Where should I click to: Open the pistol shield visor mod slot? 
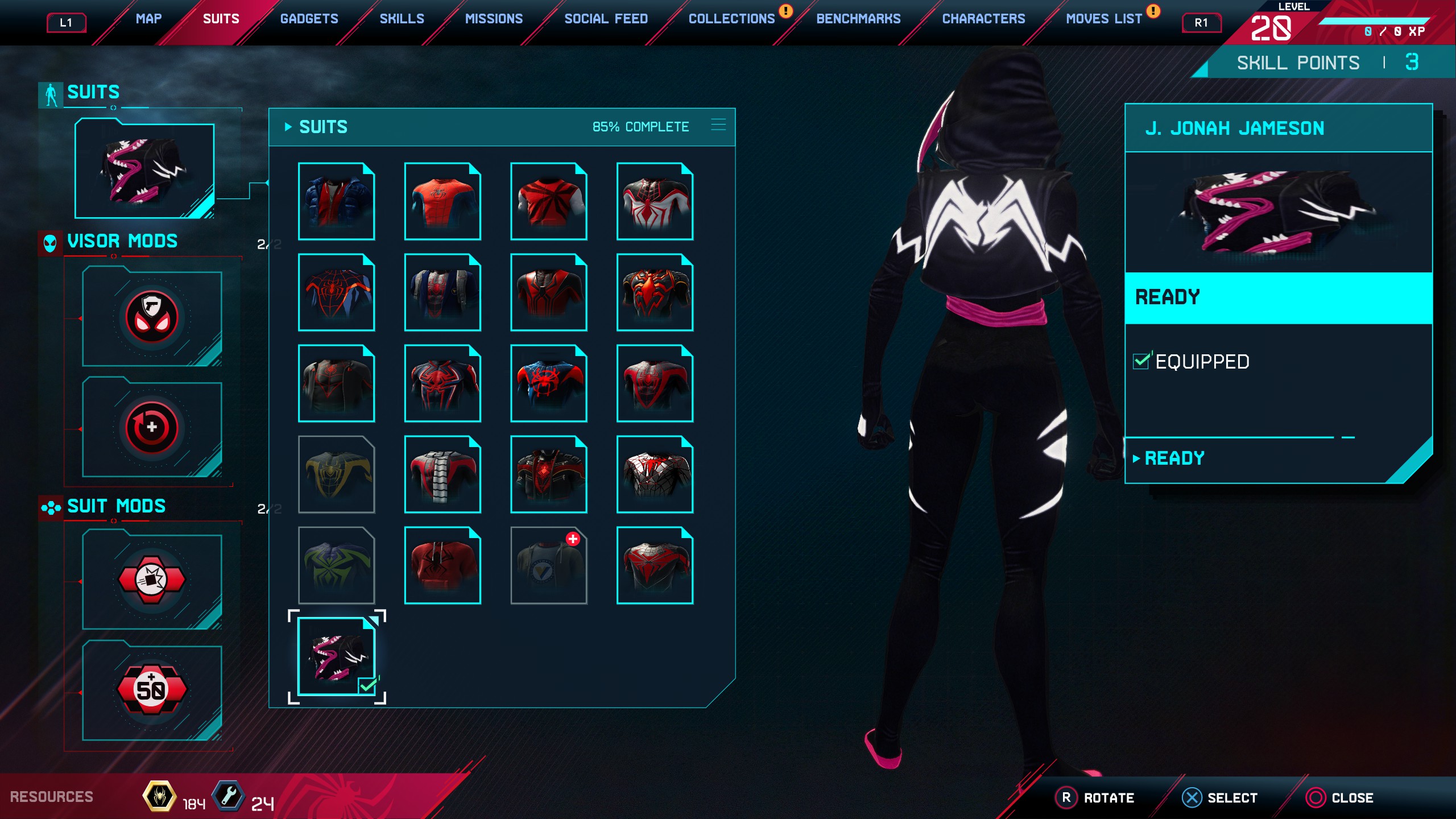152,317
